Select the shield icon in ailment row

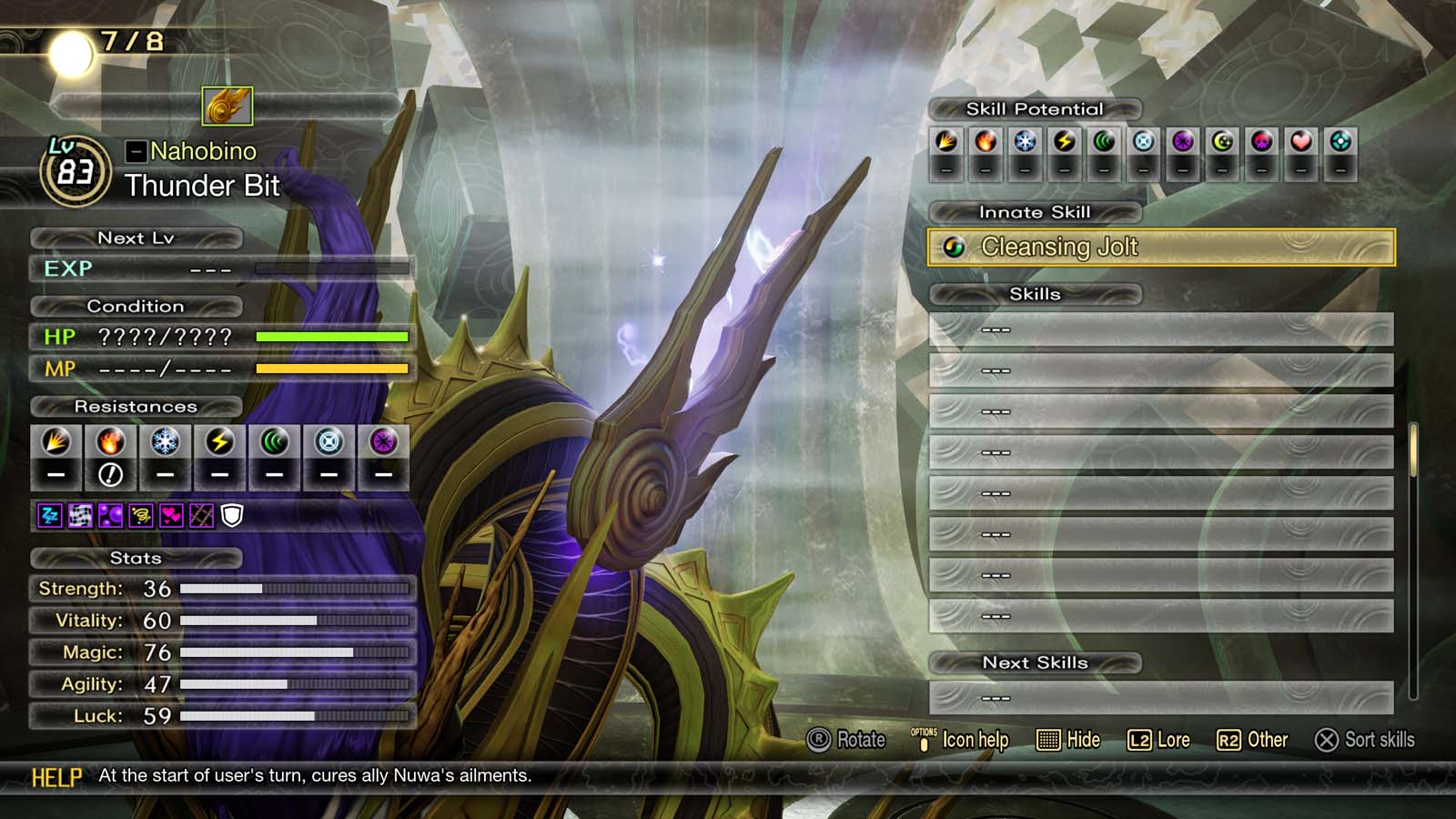click(x=231, y=516)
